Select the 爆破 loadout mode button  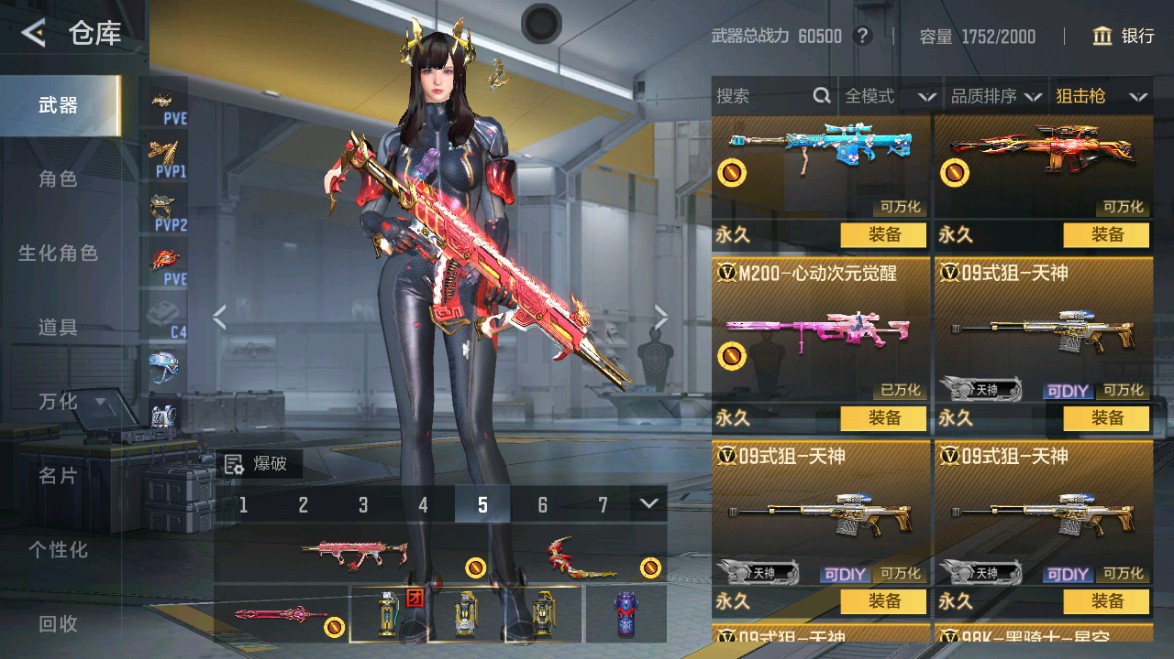point(258,463)
